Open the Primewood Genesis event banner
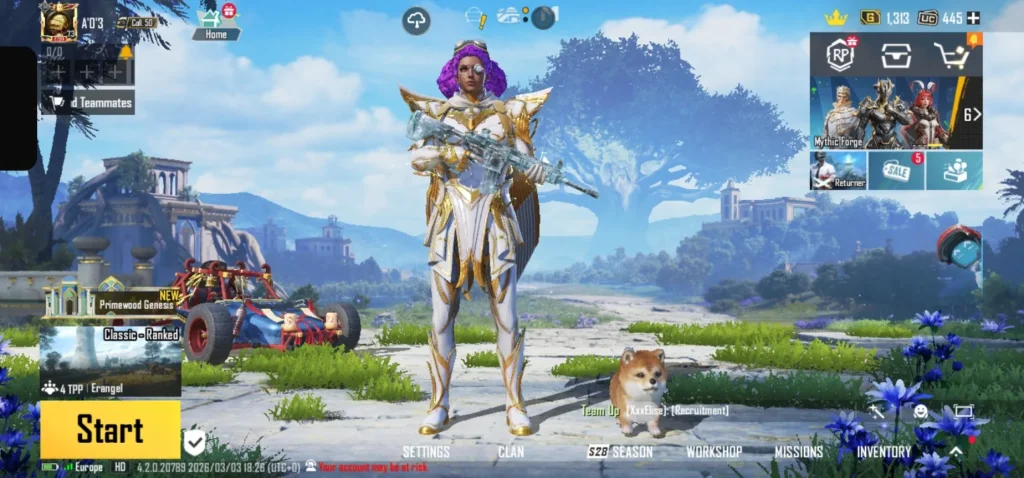 112,298
